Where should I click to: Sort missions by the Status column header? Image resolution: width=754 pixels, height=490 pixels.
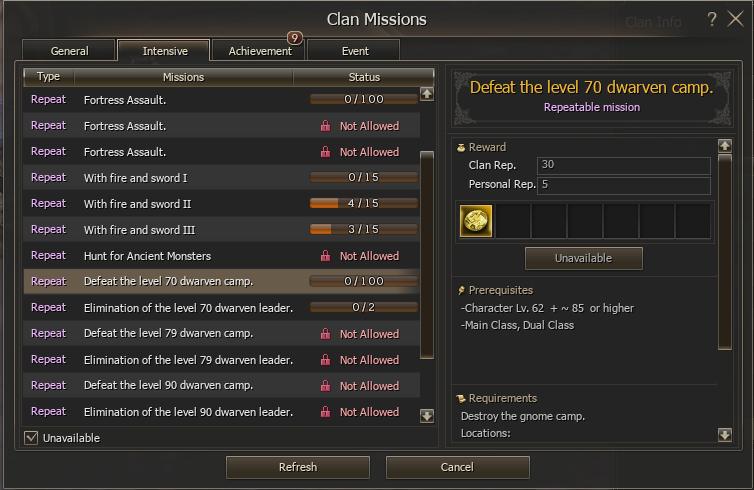(364, 77)
